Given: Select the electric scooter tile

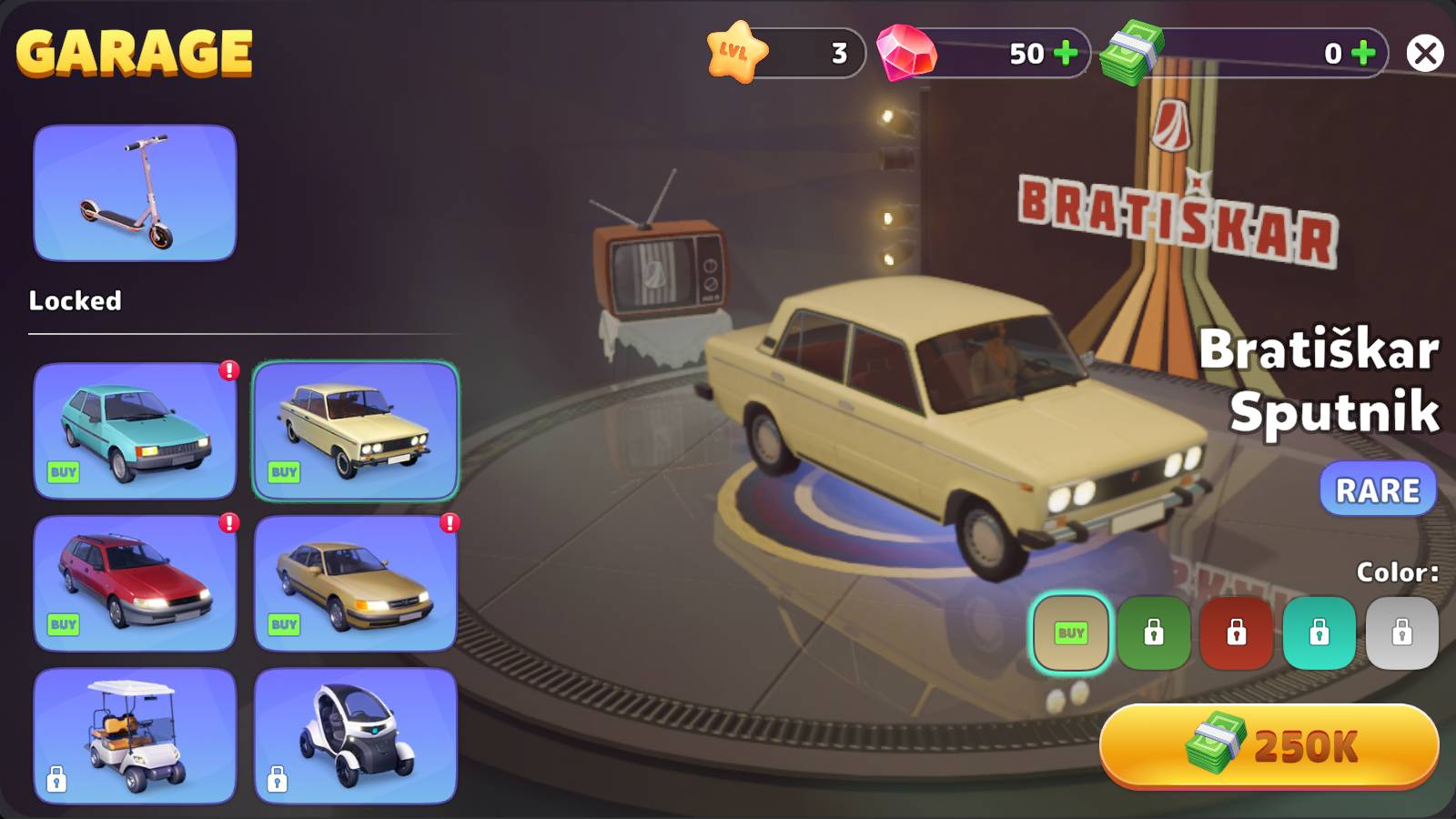Looking at the screenshot, I should click(135, 193).
